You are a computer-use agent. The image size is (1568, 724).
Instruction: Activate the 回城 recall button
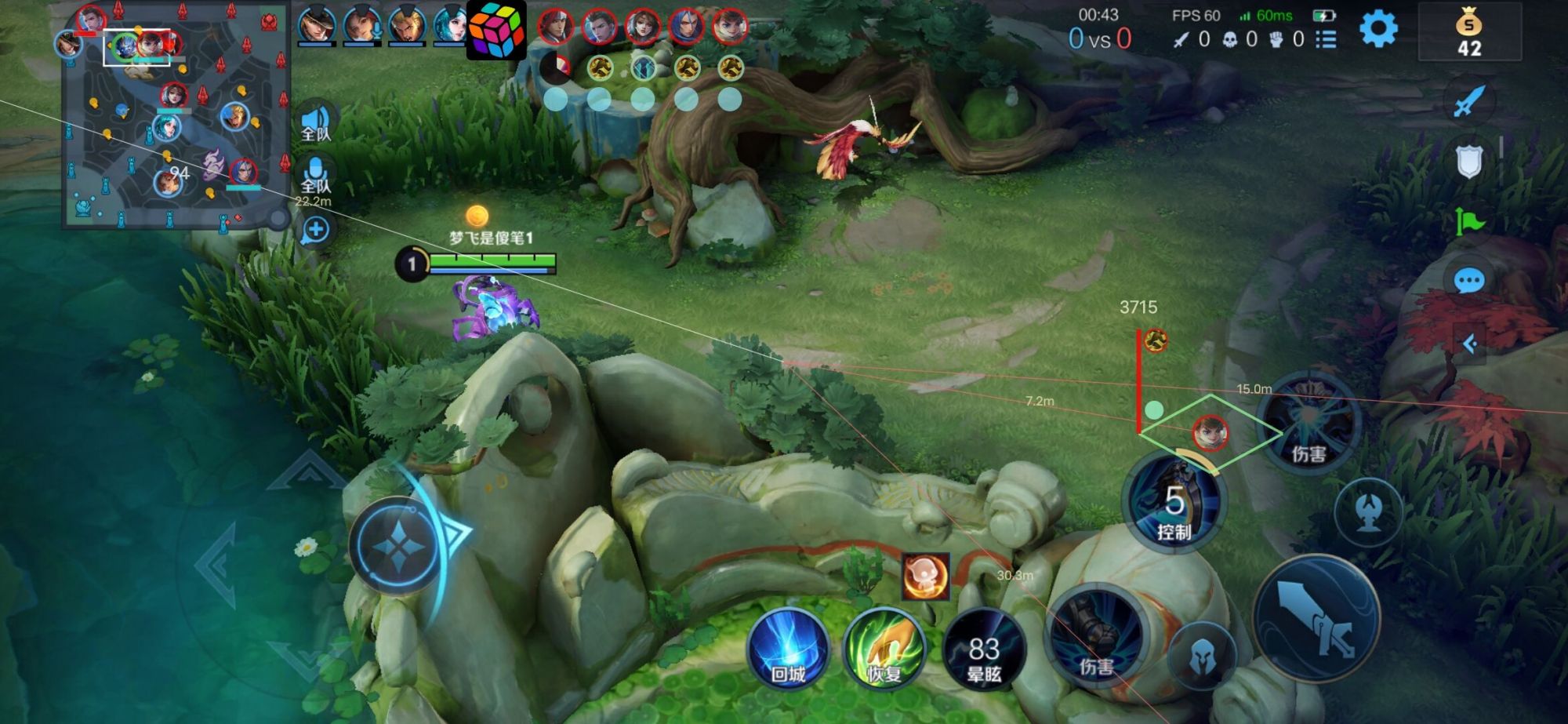(788, 649)
